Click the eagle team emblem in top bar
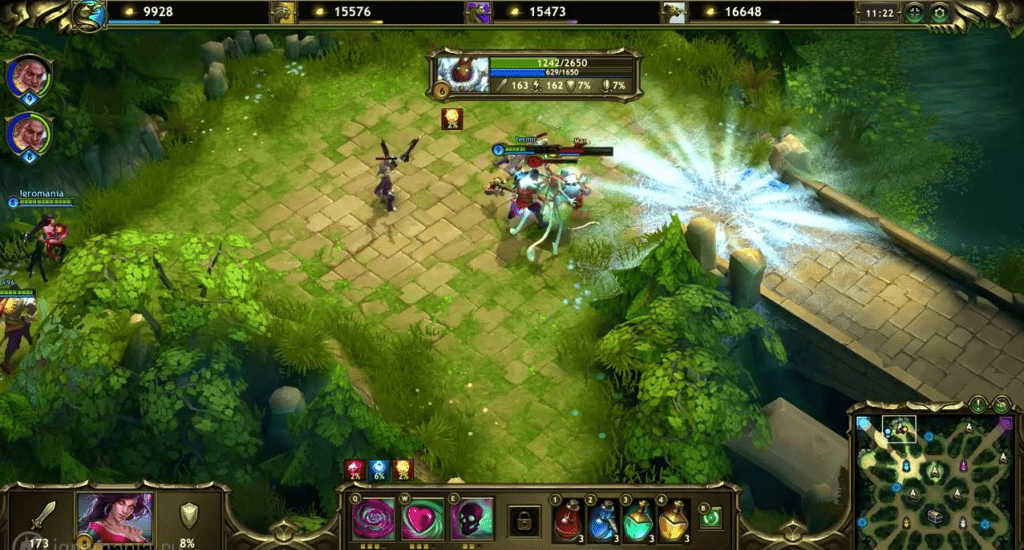The width and height of the screenshot is (1024, 550). (88, 14)
